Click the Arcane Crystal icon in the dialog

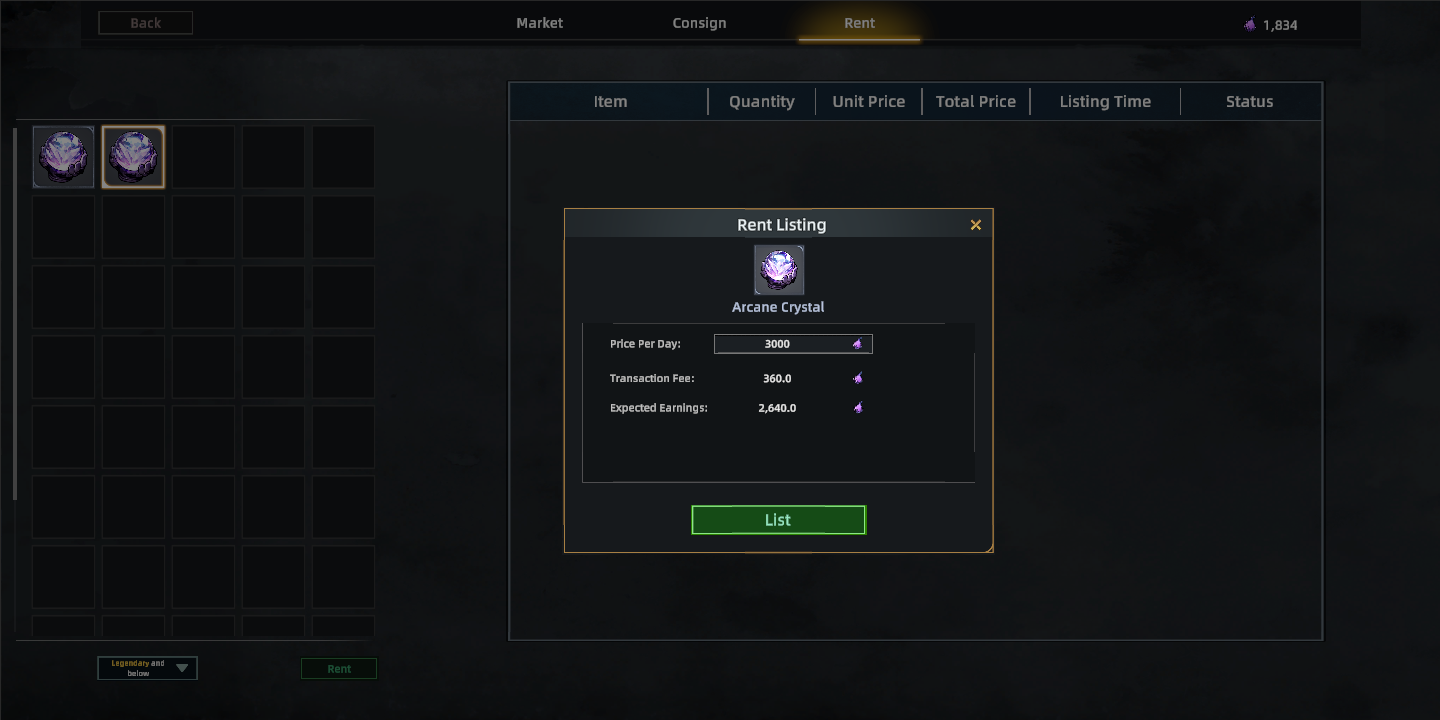point(779,270)
